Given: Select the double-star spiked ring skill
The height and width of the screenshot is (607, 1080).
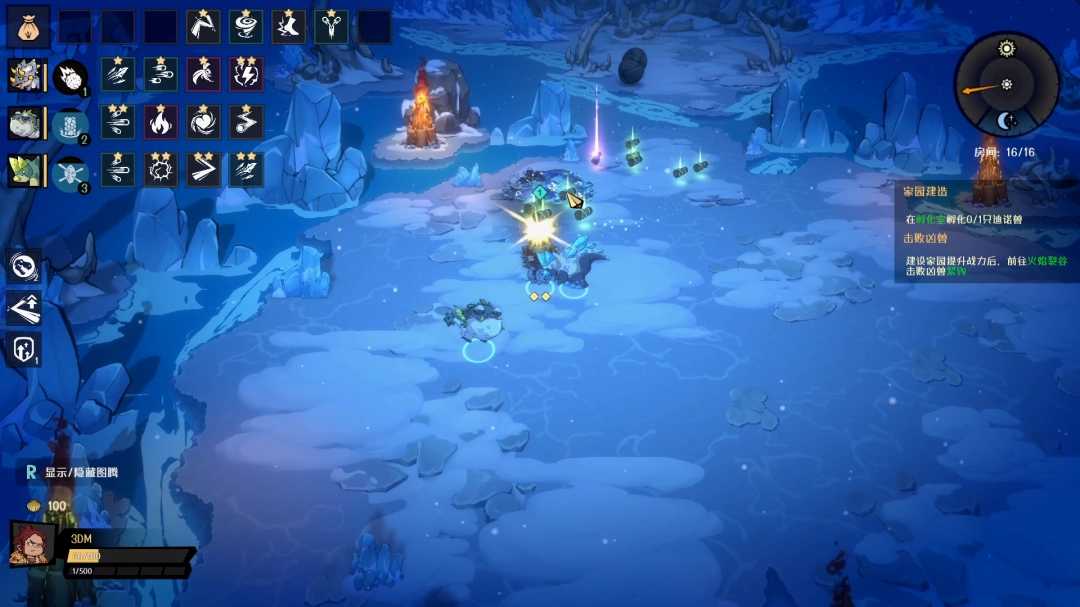Looking at the screenshot, I should 161,170.
